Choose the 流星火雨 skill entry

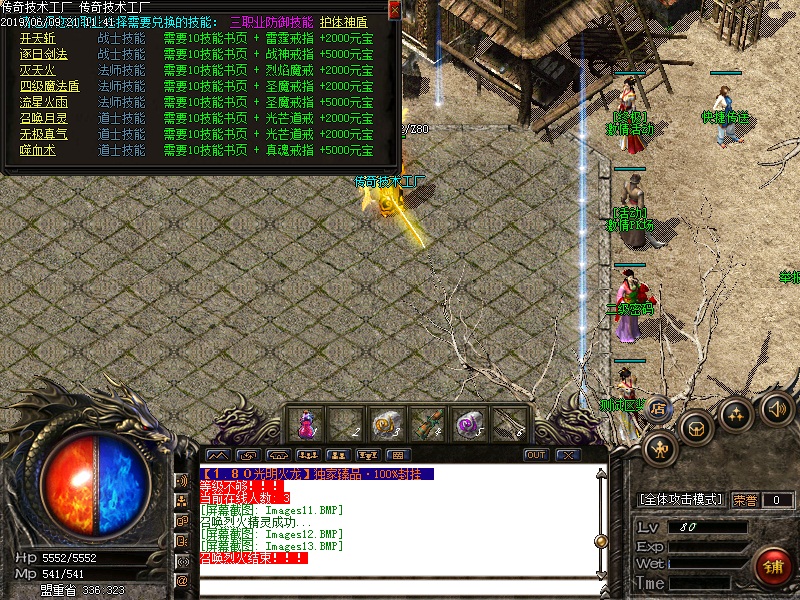tap(43, 102)
